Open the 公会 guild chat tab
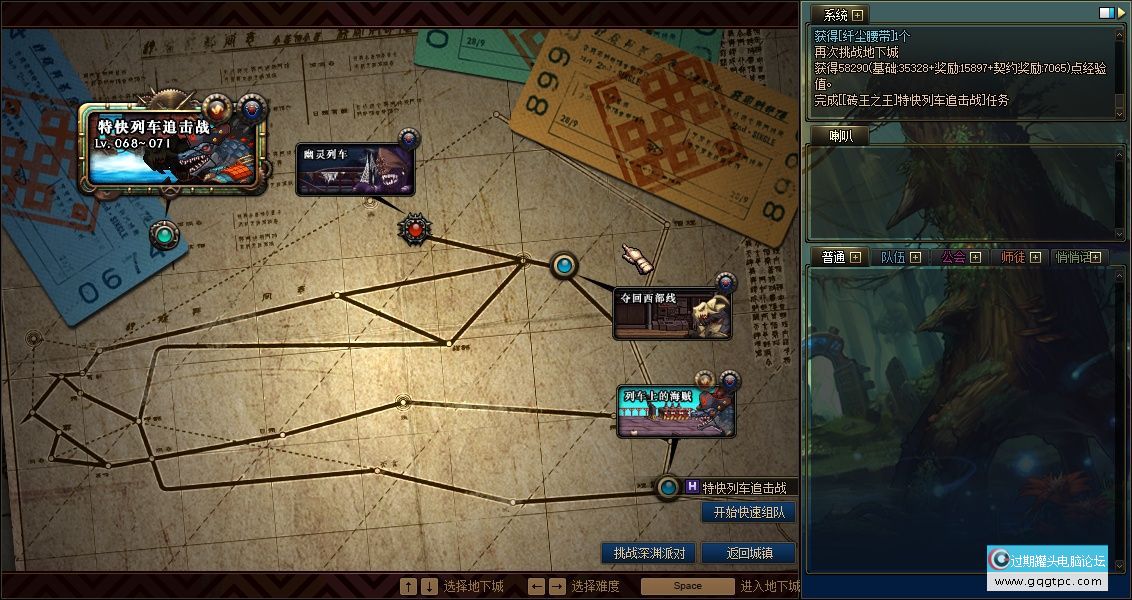The width and height of the screenshot is (1132, 600). (953, 257)
